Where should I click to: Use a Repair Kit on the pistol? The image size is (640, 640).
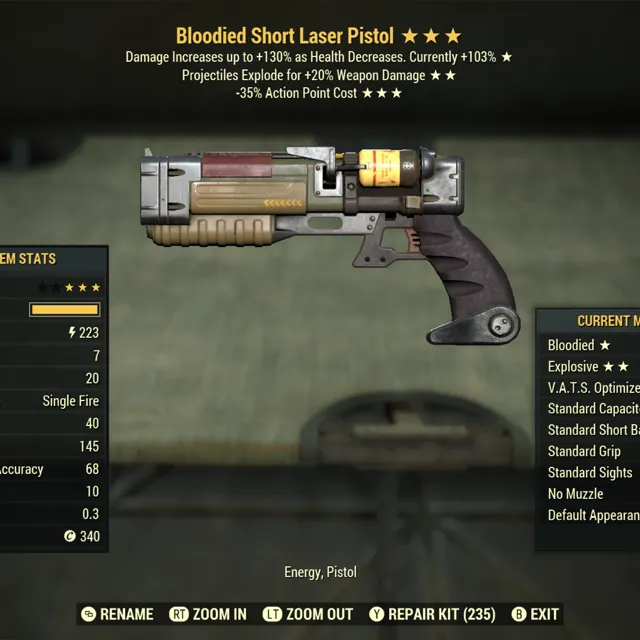tap(432, 614)
